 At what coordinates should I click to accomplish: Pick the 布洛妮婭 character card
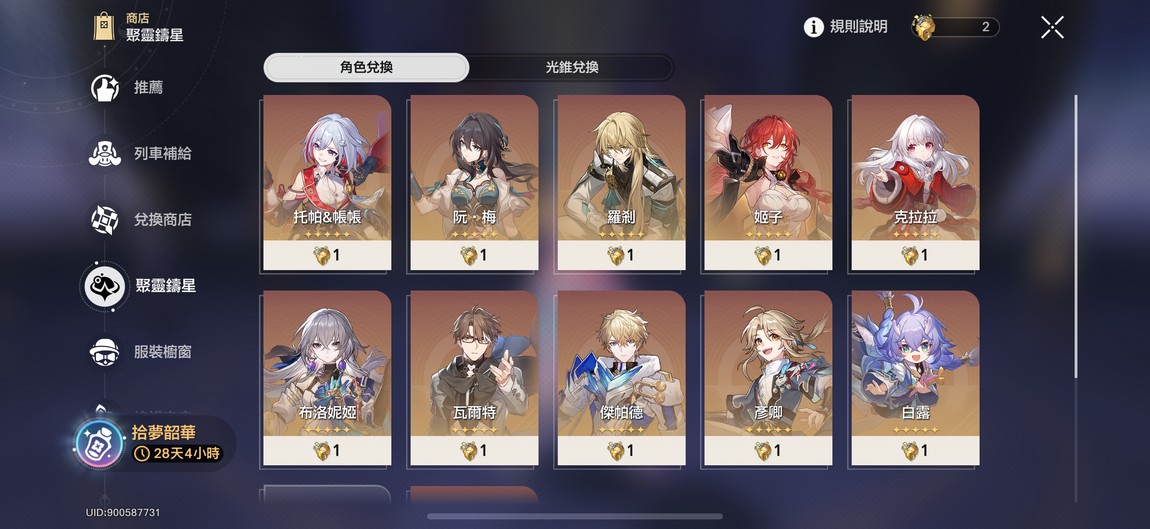(327, 378)
